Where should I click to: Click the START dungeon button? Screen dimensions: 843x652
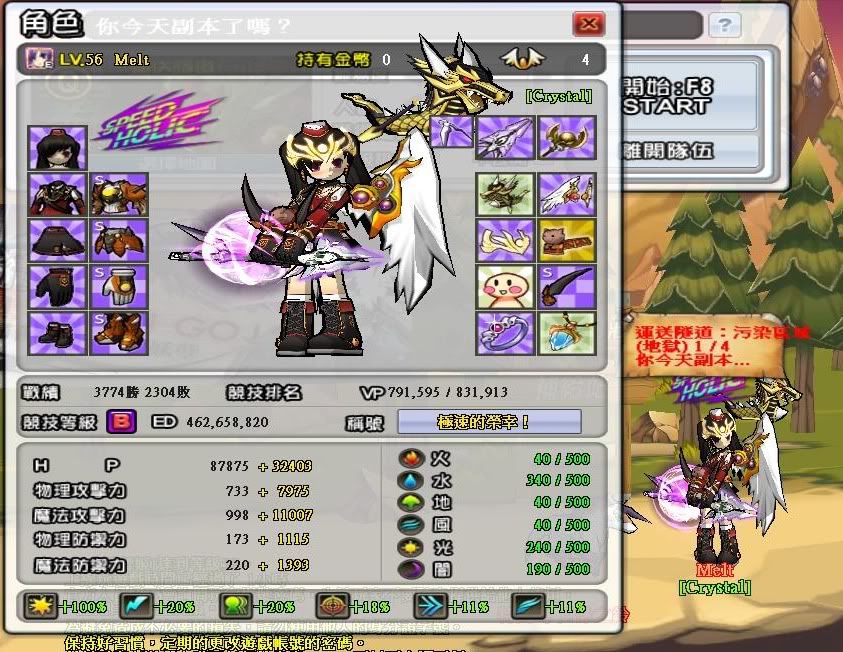(x=670, y=105)
